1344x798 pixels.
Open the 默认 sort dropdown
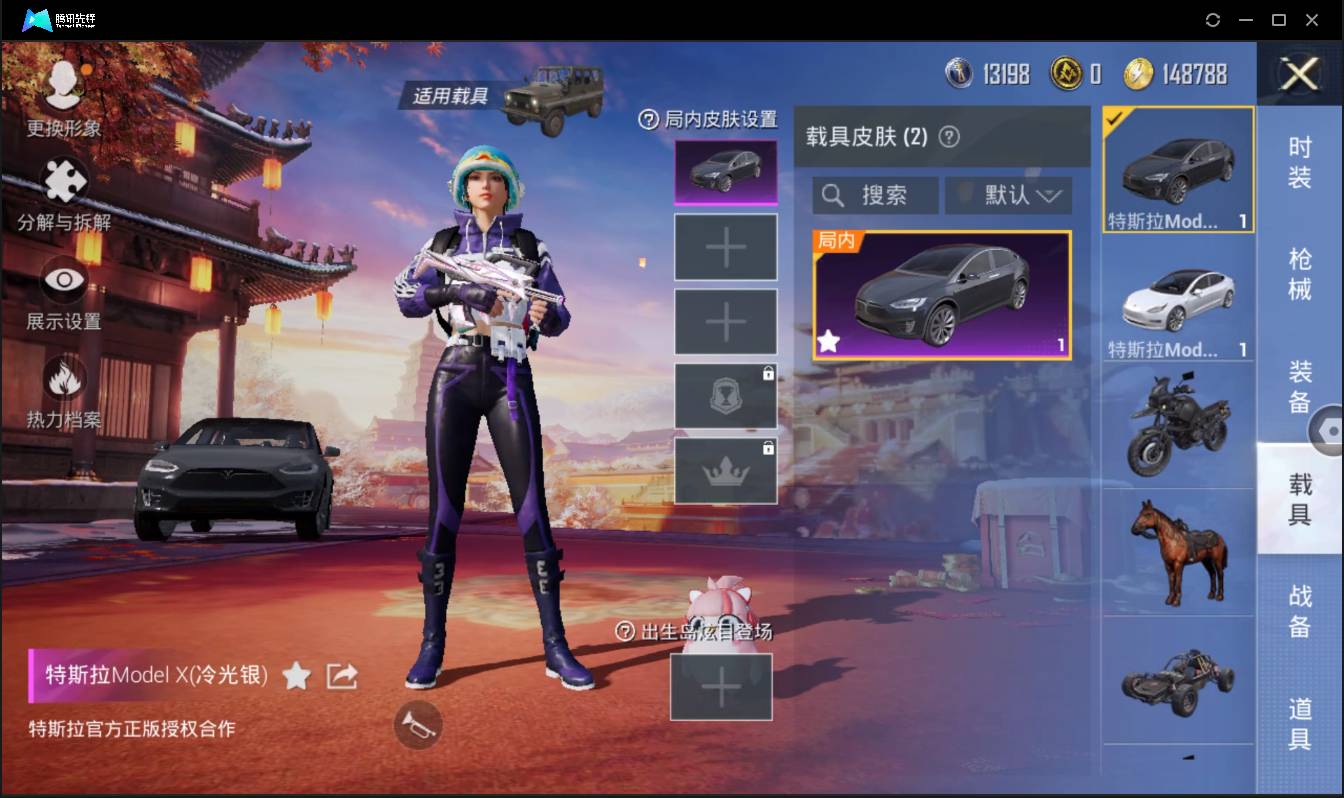[x=1007, y=195]
